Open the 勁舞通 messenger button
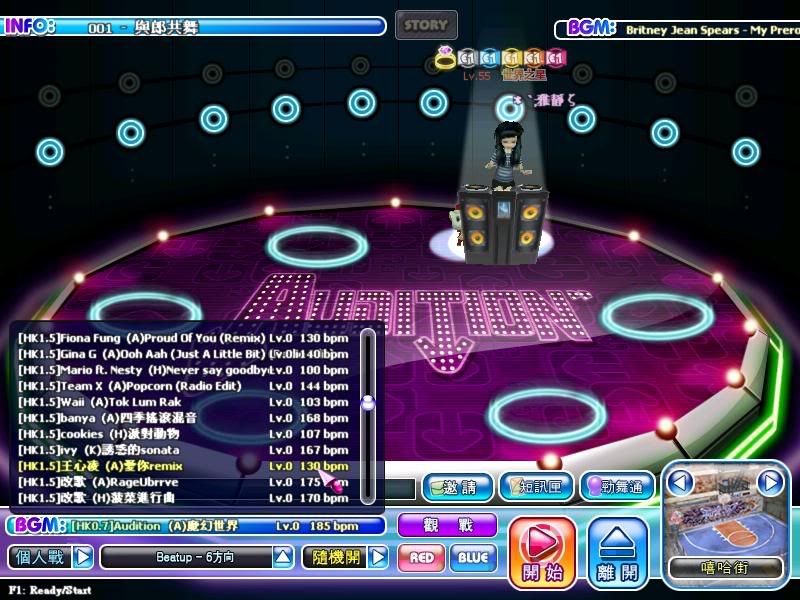Screen dimensions: 800x600 616,487
